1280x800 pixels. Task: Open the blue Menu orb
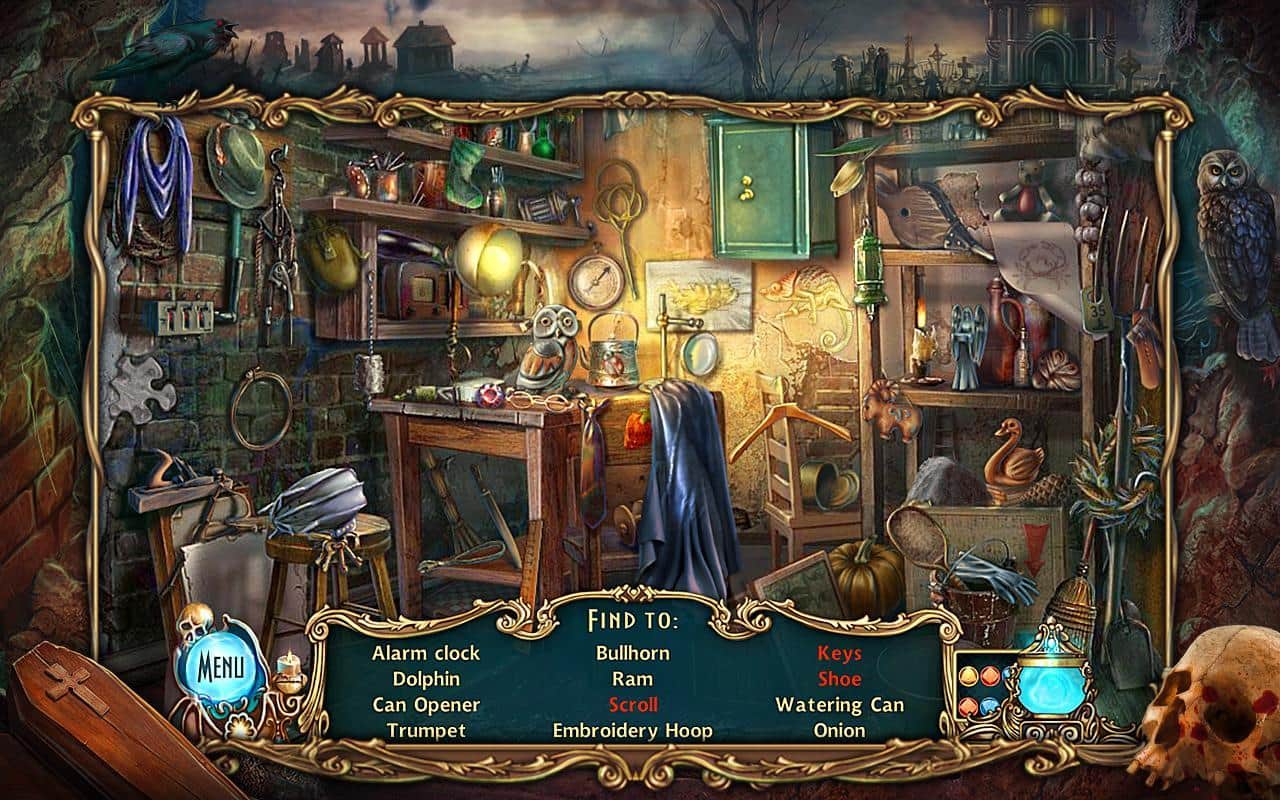click(218, 664)
